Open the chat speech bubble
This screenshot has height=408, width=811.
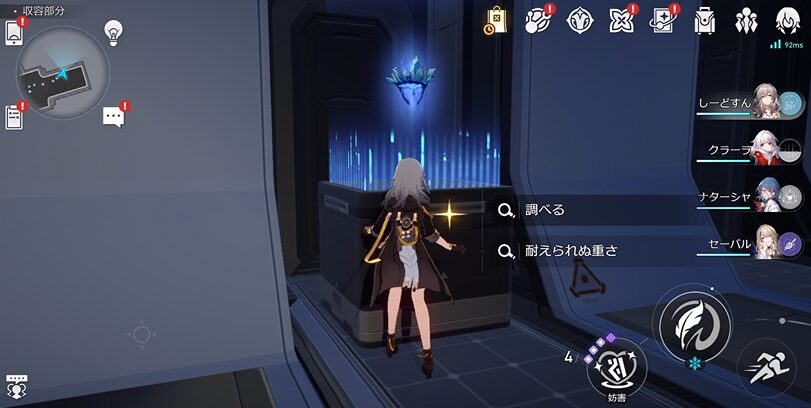(114, 117)
